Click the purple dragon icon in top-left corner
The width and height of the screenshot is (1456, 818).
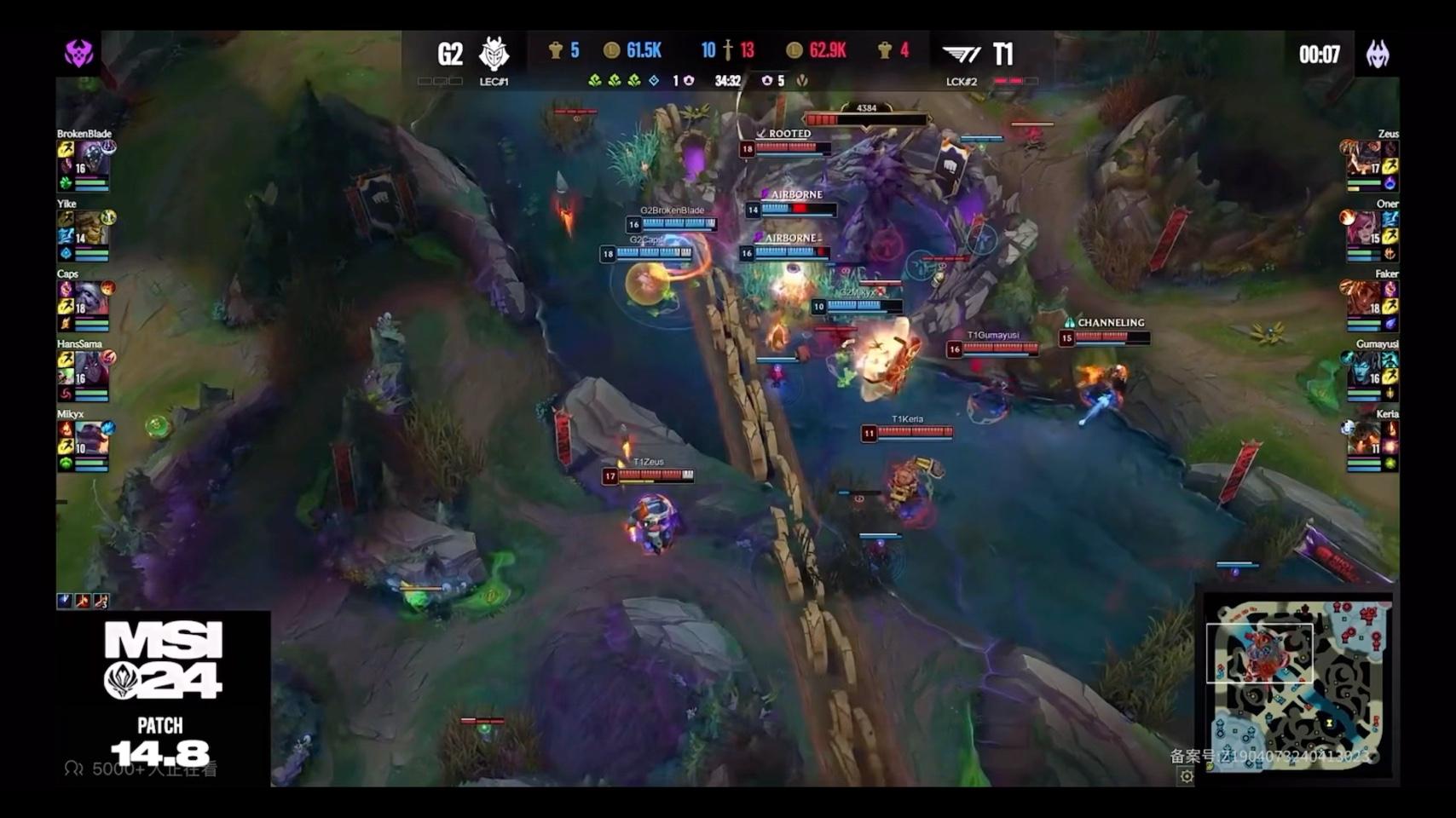[78, 53]
